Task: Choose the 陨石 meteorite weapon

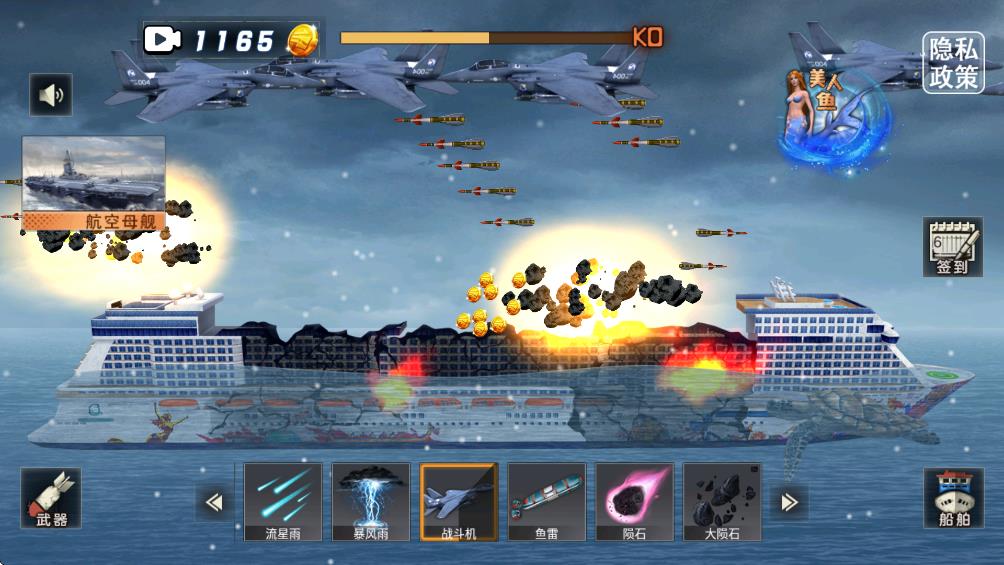Action: (x=635, y=502)
